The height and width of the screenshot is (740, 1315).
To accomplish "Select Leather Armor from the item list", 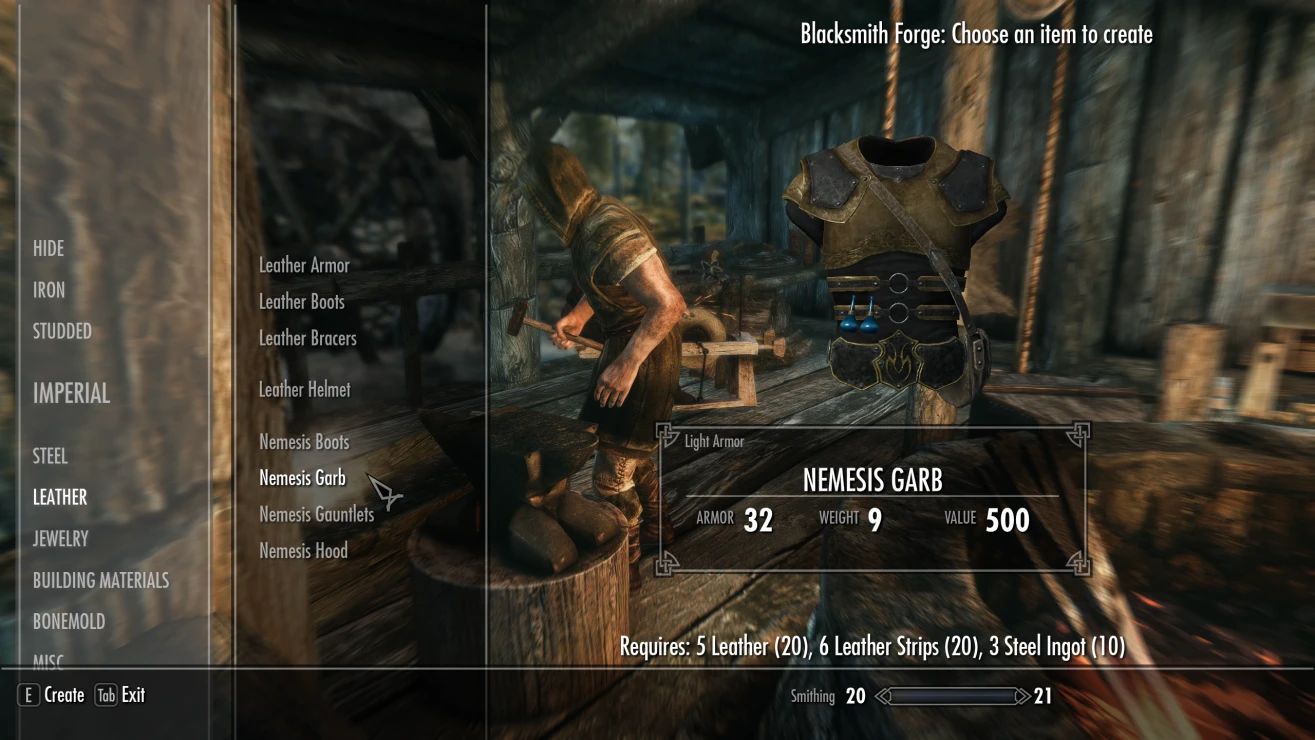I will [305, 265].
